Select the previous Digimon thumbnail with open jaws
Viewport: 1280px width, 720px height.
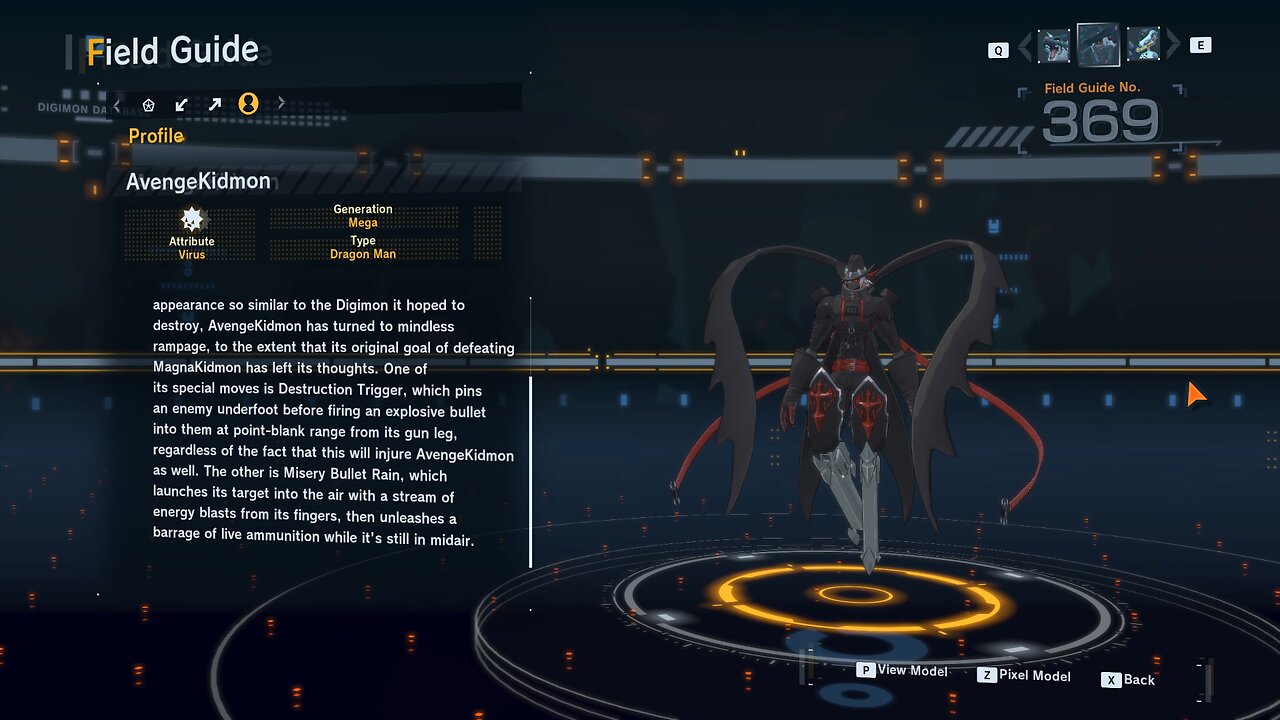(1054, 46)
